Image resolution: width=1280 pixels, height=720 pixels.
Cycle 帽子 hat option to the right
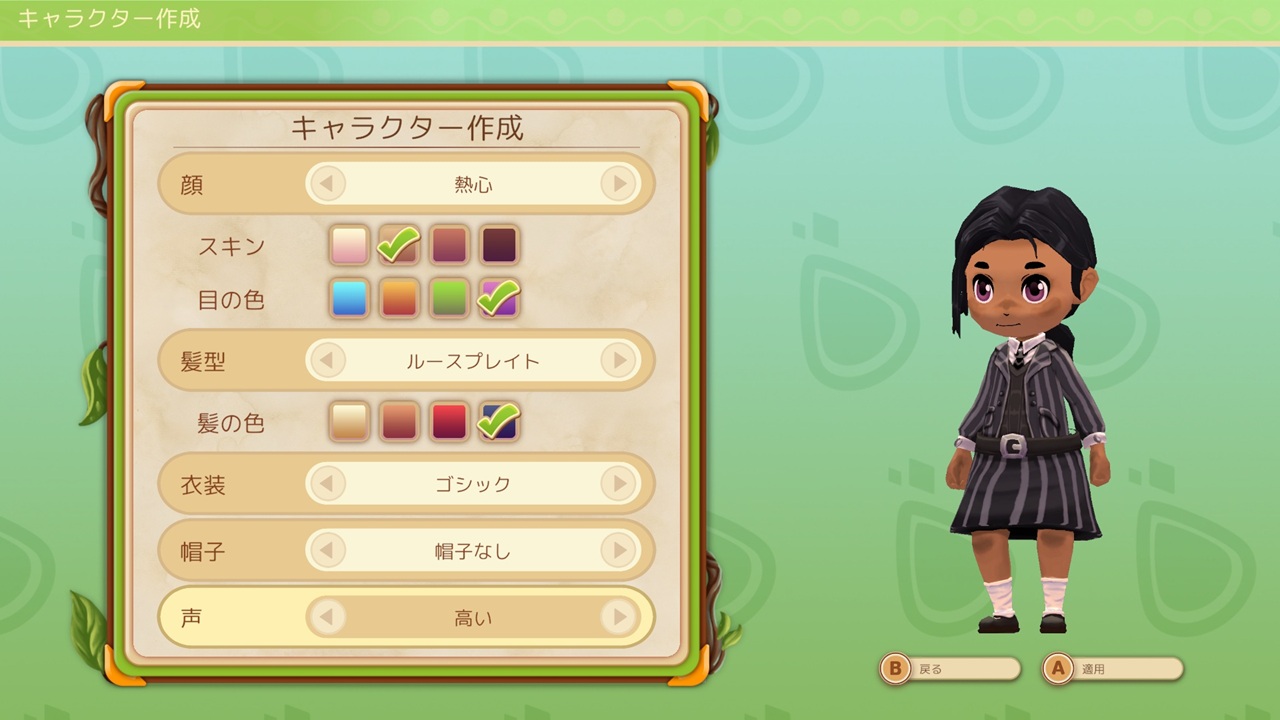(x=619, y=550)
